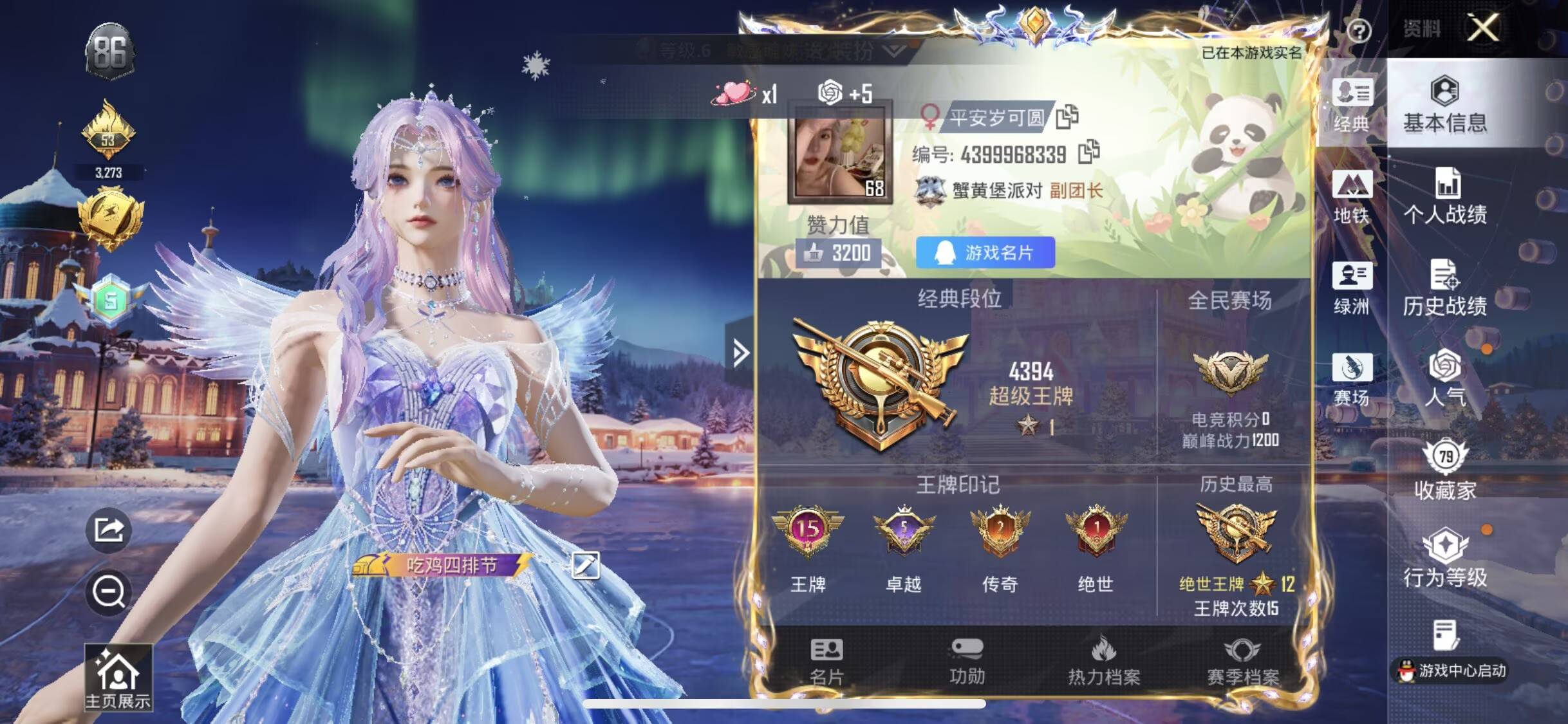
Task: Show the 行为等级 behavior level tab
Action: click(1445, 559)
